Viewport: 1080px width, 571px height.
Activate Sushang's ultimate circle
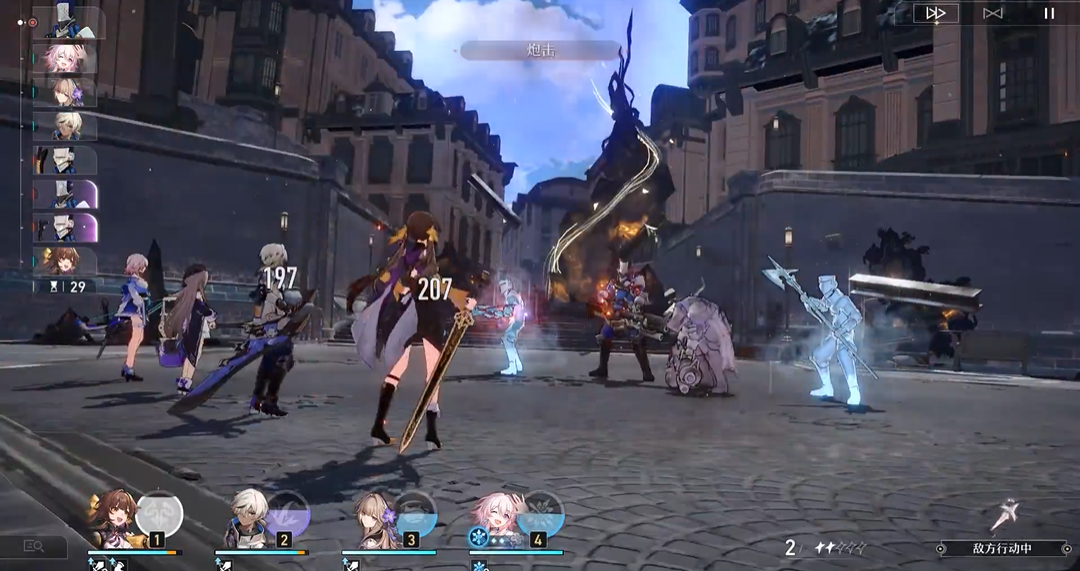tap(160, 514)
